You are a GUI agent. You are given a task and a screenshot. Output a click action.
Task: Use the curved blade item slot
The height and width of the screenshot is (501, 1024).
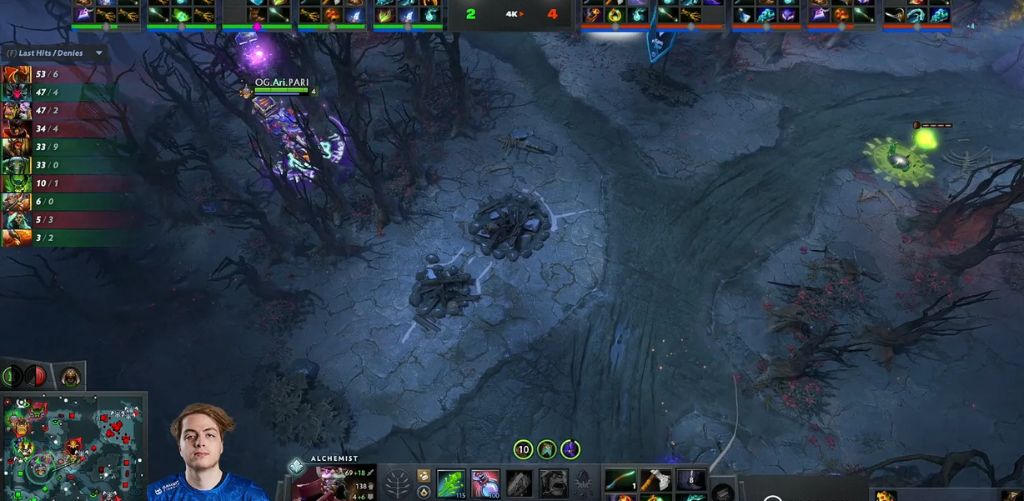point(620,479)
